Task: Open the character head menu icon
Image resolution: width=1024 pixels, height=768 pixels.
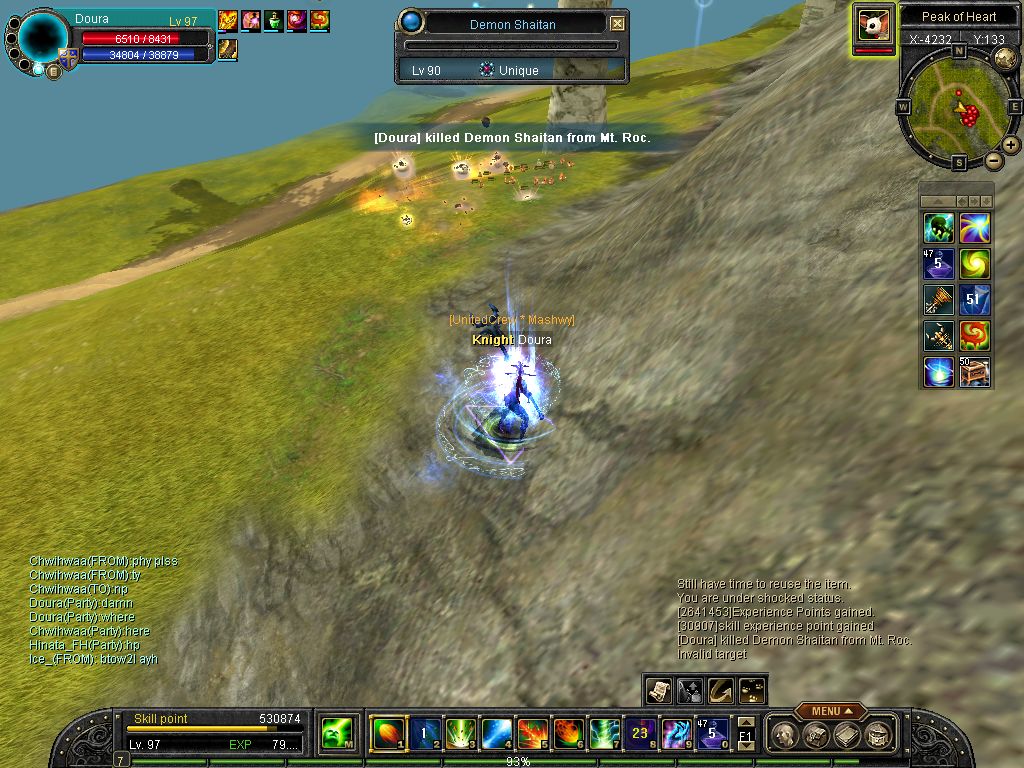Action: [x=787, y=735]
